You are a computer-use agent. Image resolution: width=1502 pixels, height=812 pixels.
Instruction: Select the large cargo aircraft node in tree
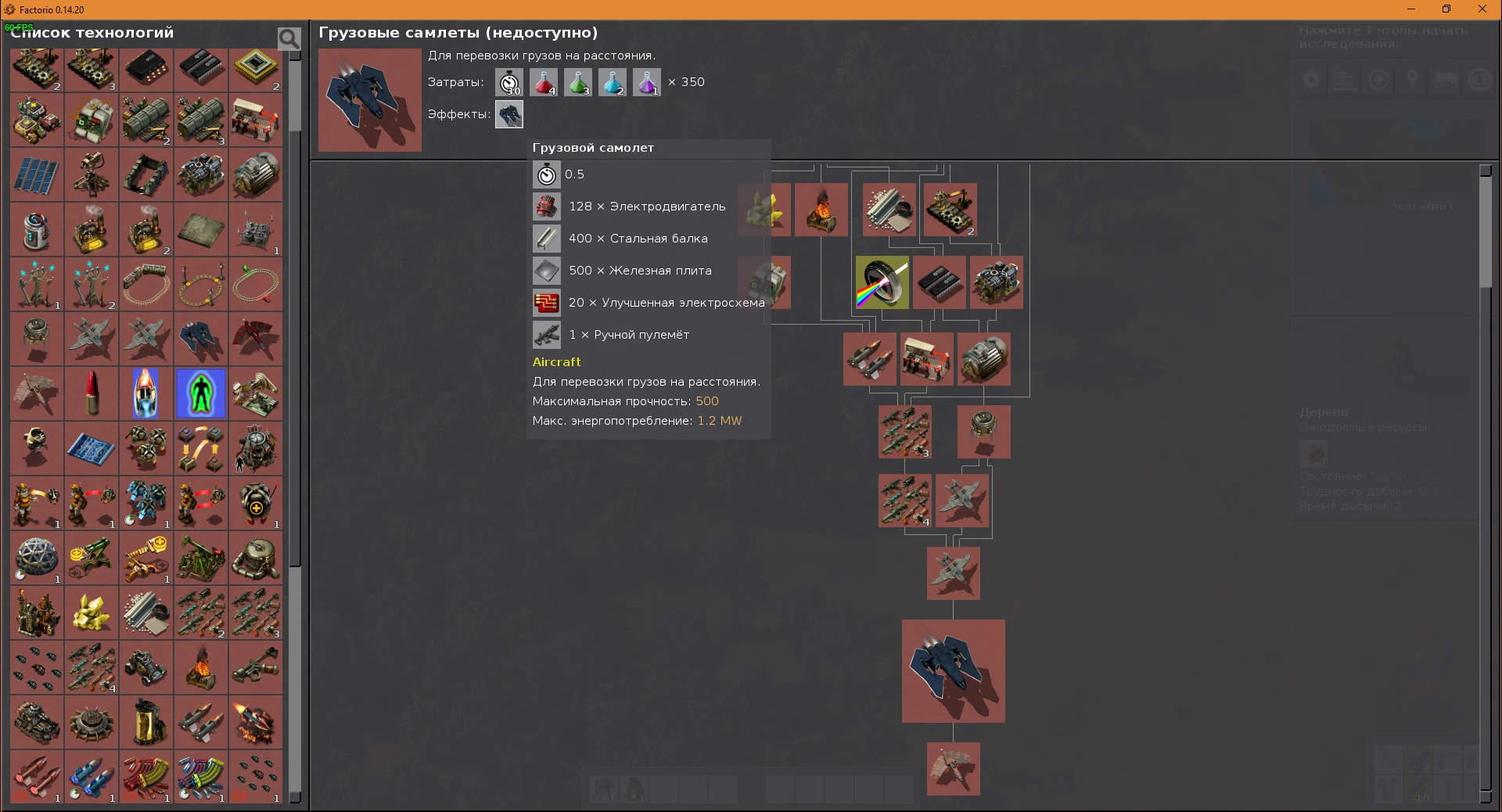click(953, 671)
